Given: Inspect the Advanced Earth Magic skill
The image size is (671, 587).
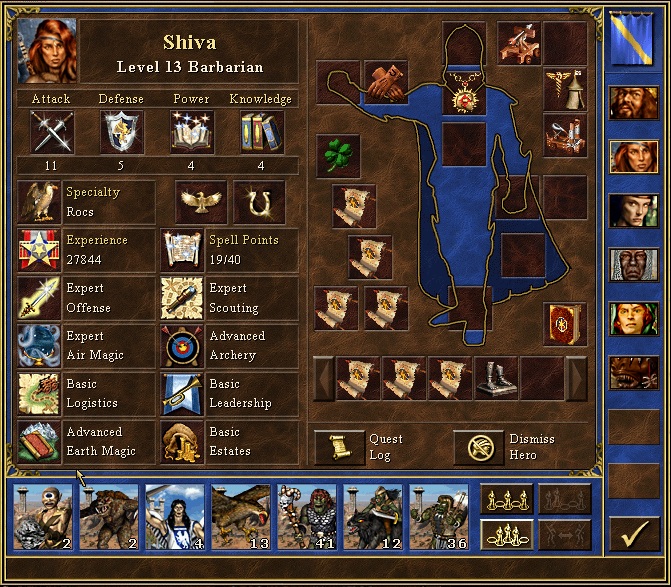Looking at the screenshot, I should (x=39, y=442).
